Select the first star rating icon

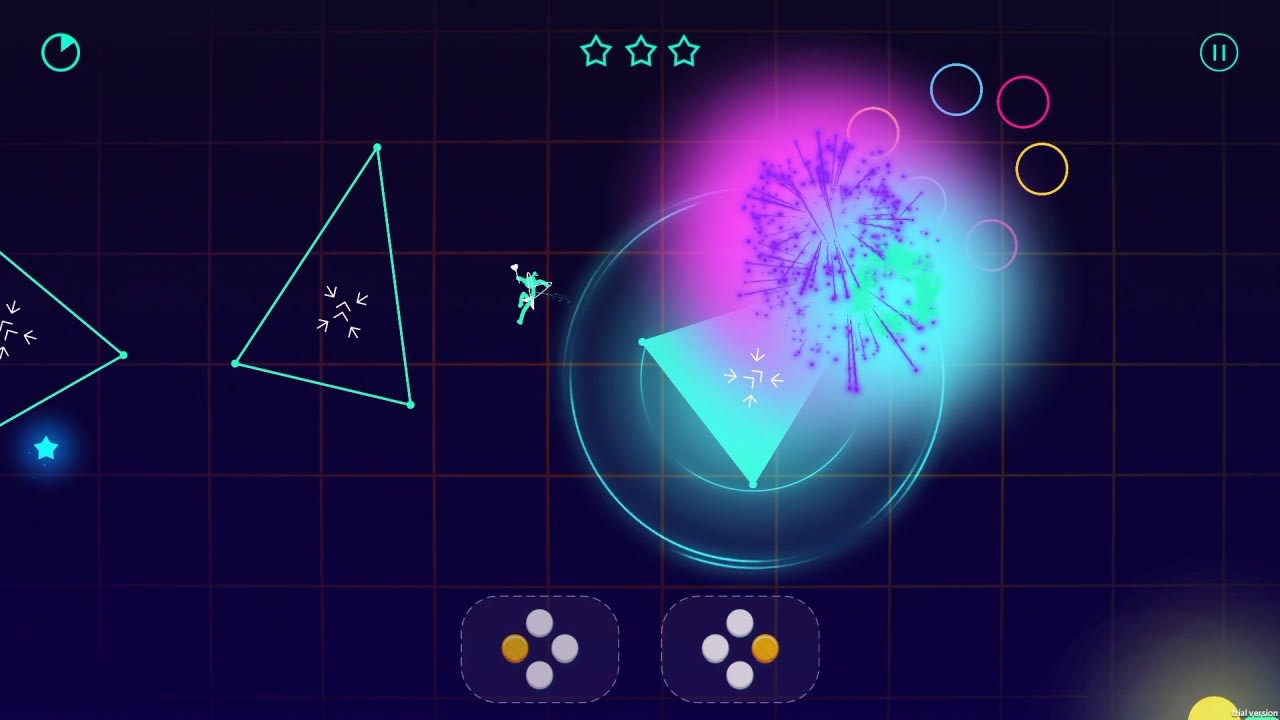pyautogui.click(x=596, y=52)
